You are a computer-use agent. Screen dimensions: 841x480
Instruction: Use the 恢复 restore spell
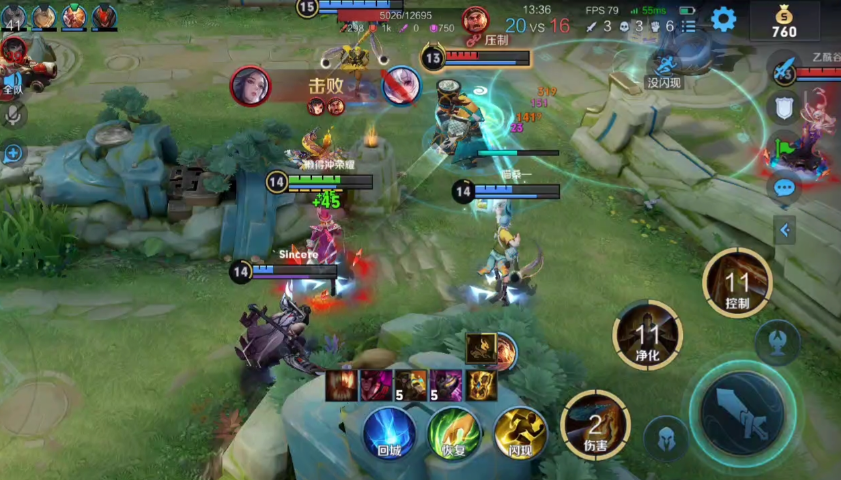454,431
